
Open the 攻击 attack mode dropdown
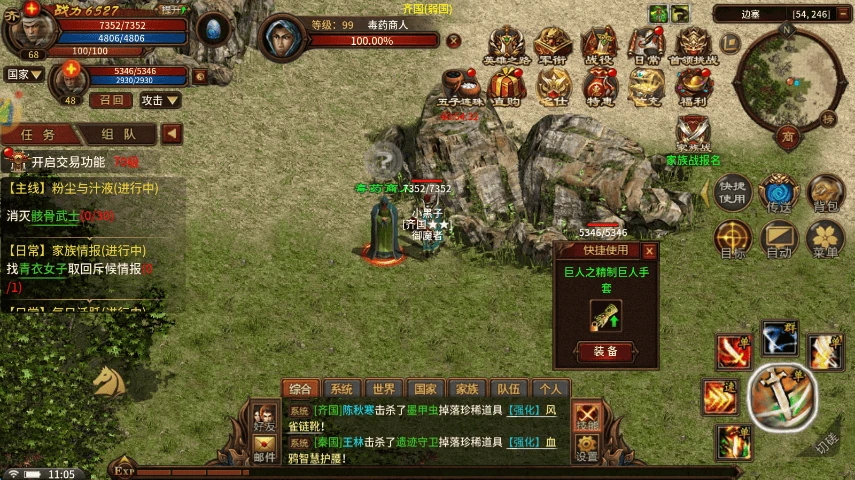(160, 100)
